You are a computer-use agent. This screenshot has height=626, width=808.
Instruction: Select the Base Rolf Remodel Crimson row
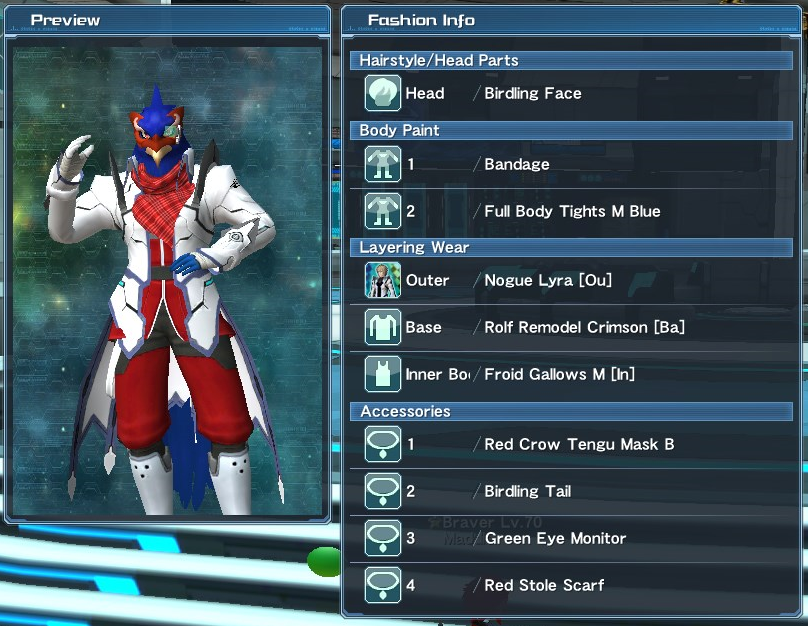click(571, 328)
